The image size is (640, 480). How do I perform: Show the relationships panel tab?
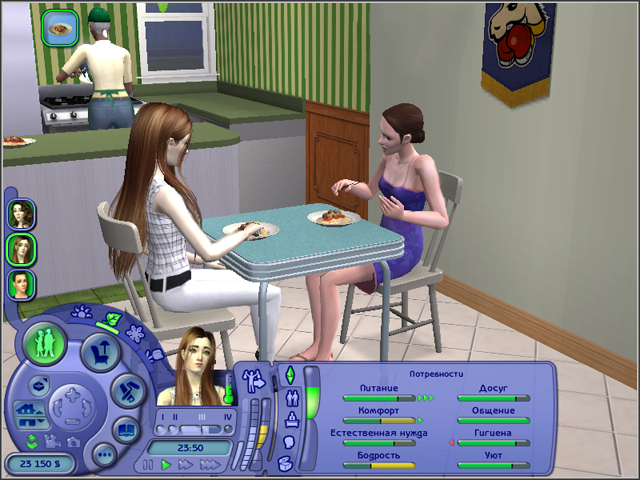point(290,395)
